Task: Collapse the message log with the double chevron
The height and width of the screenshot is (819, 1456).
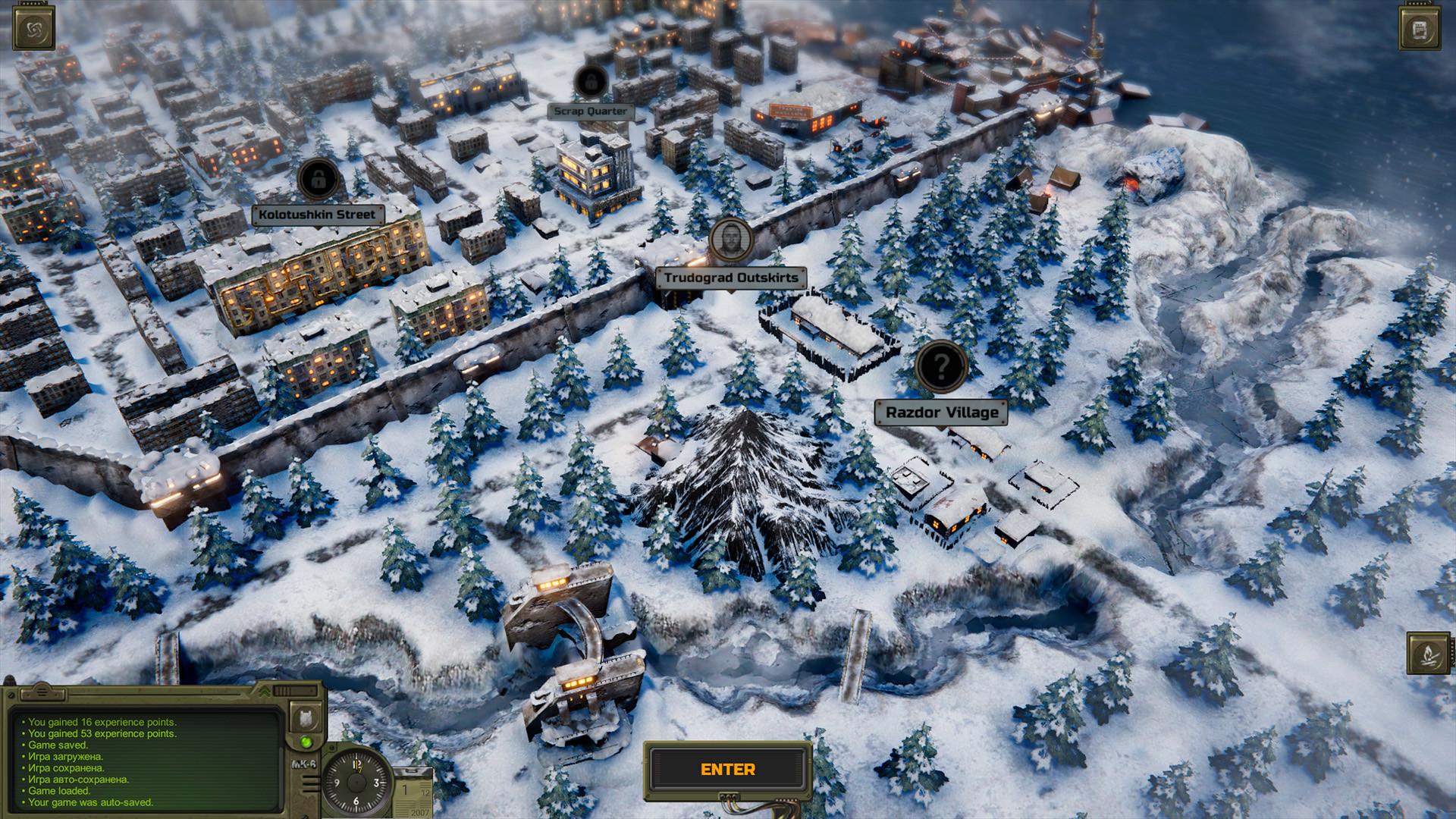Action: coord(265,690)
